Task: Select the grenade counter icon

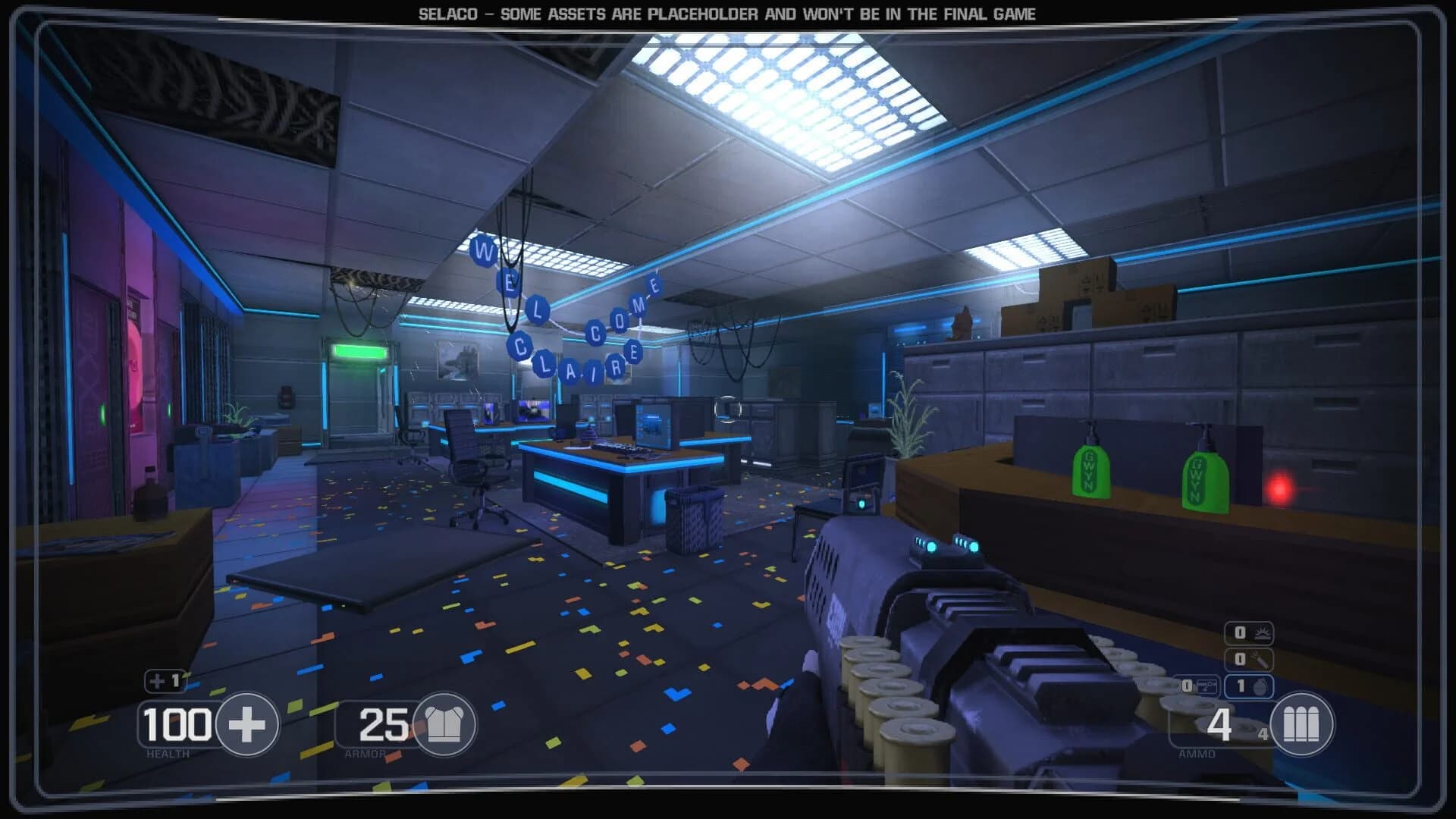Action: click(1260, 687)
